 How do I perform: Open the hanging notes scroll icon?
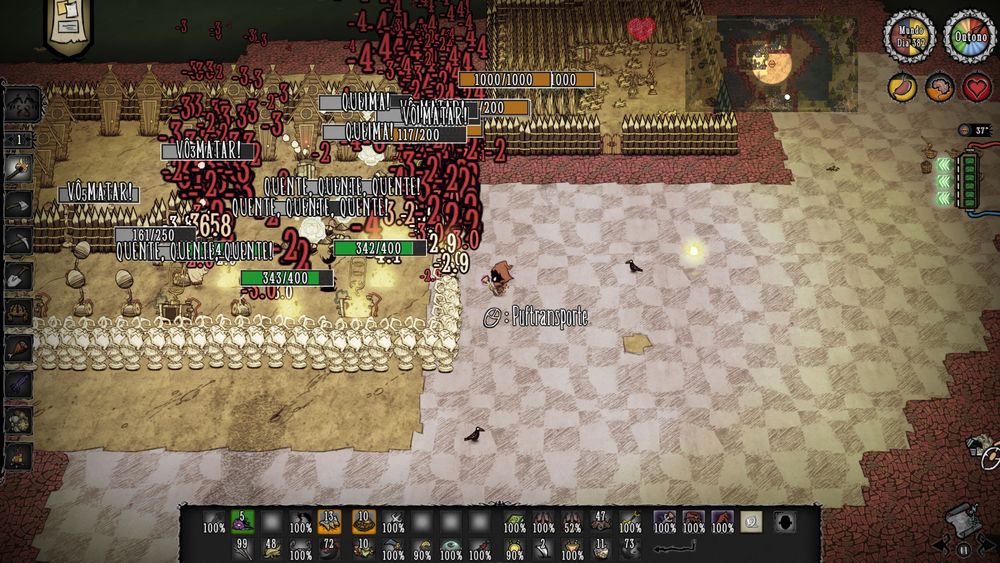tap(69, 24)
